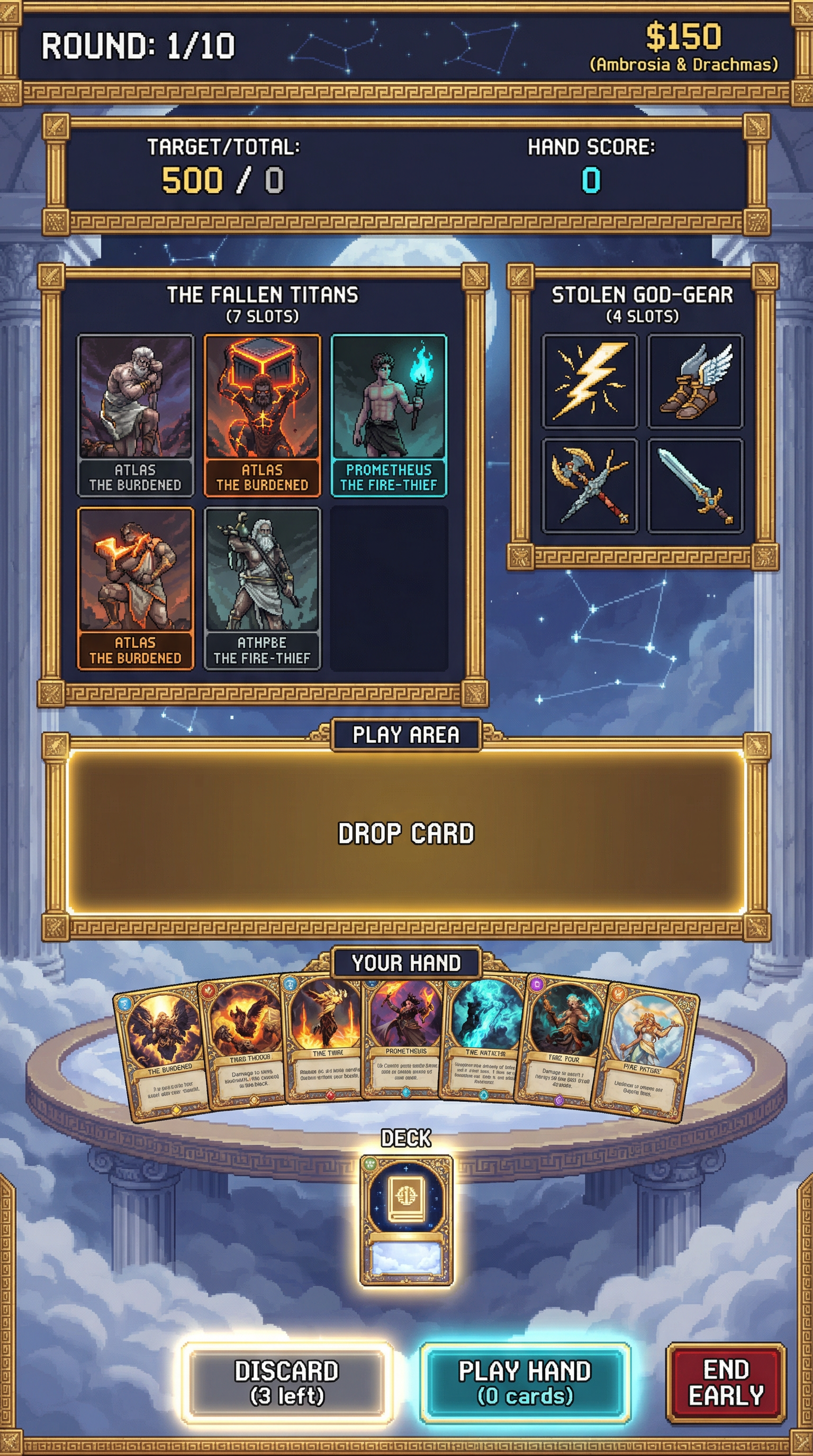Select the winged sandals god-gear
This screenshot has width=813, height=1456.
click(695, 381)
